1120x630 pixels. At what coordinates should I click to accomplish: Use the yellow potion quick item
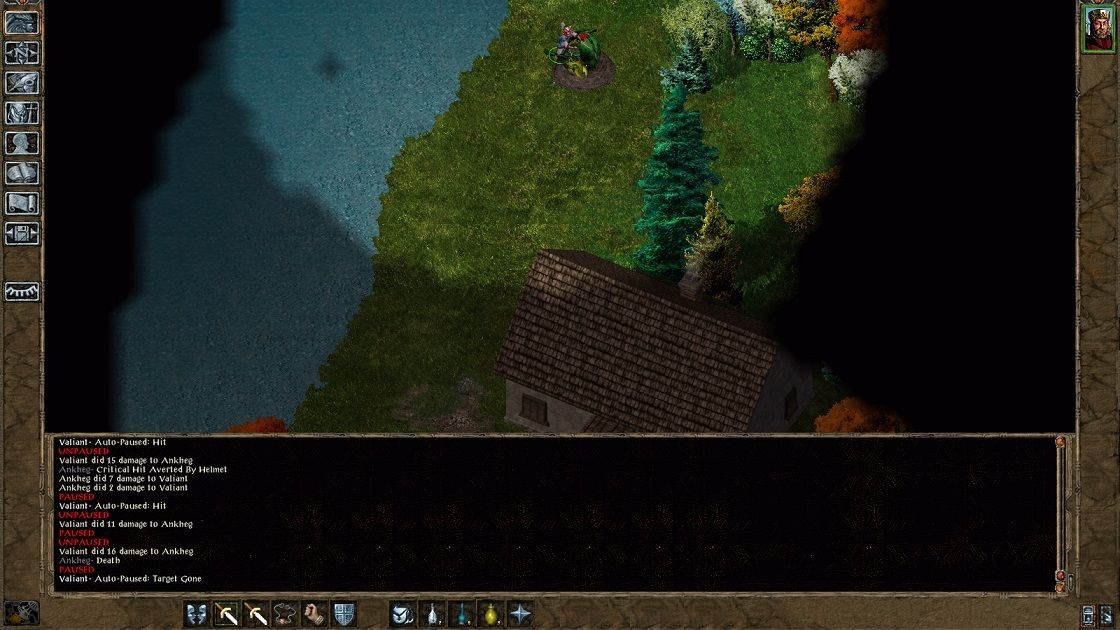pyautogui.click(x=491, y=613)
